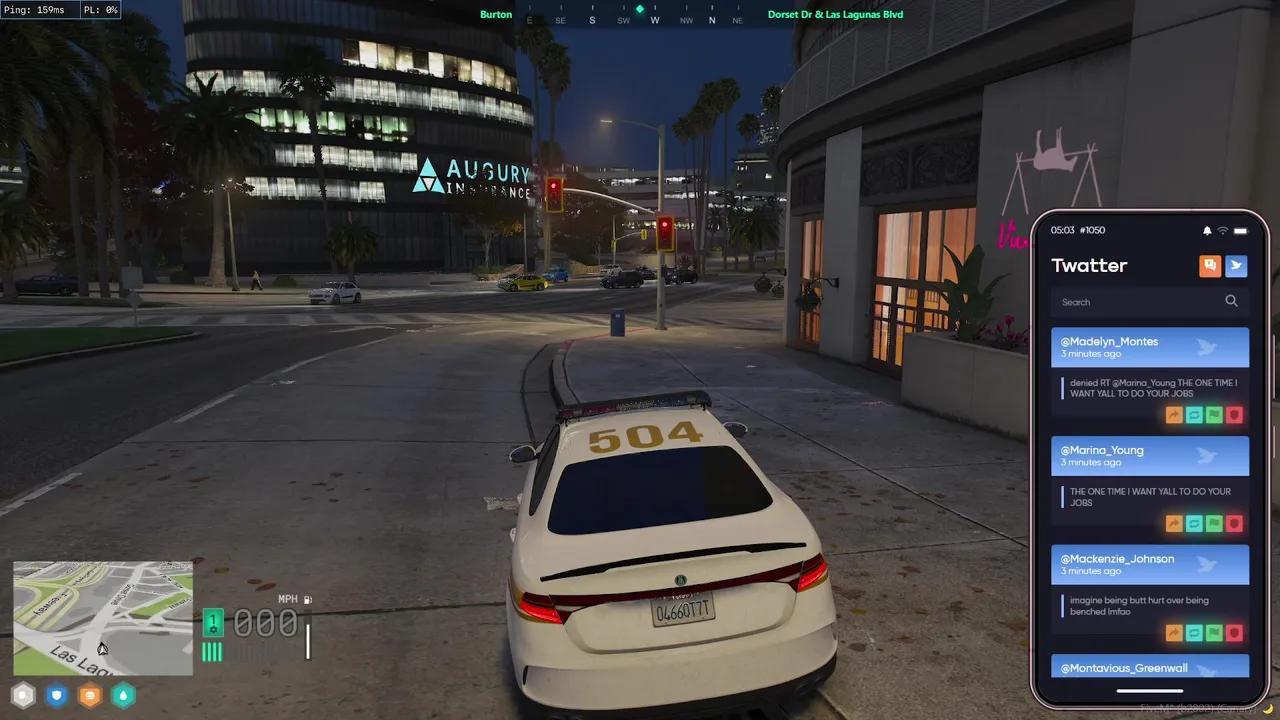Open the orange messages icon beside the bird
The image size is (1280, 720).
point(1210,265)
